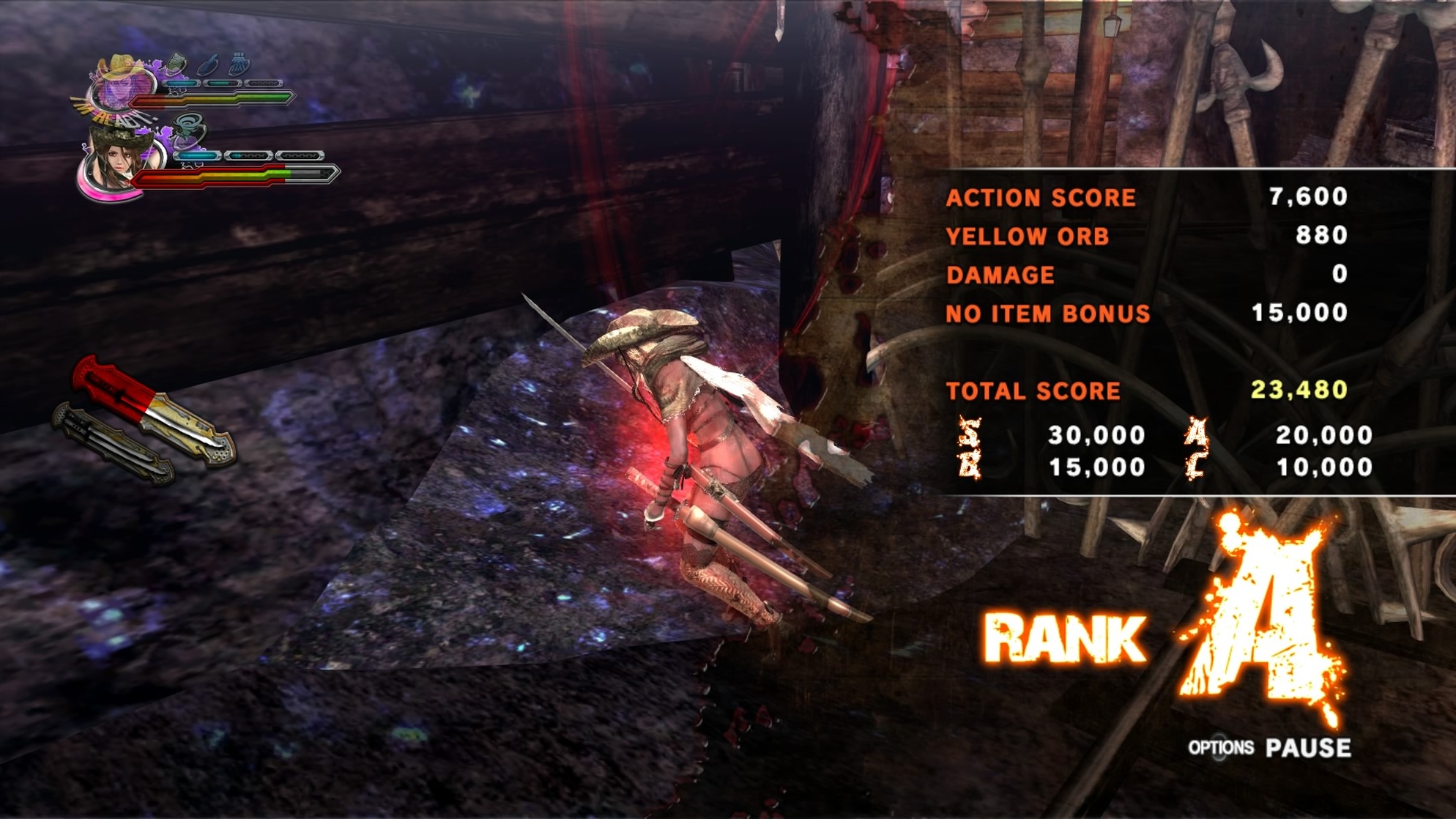Image resolution: width=1456 pixels, height=819 pixels.
Task: Click the blue glove skill icon
Action: coord(239,63)
